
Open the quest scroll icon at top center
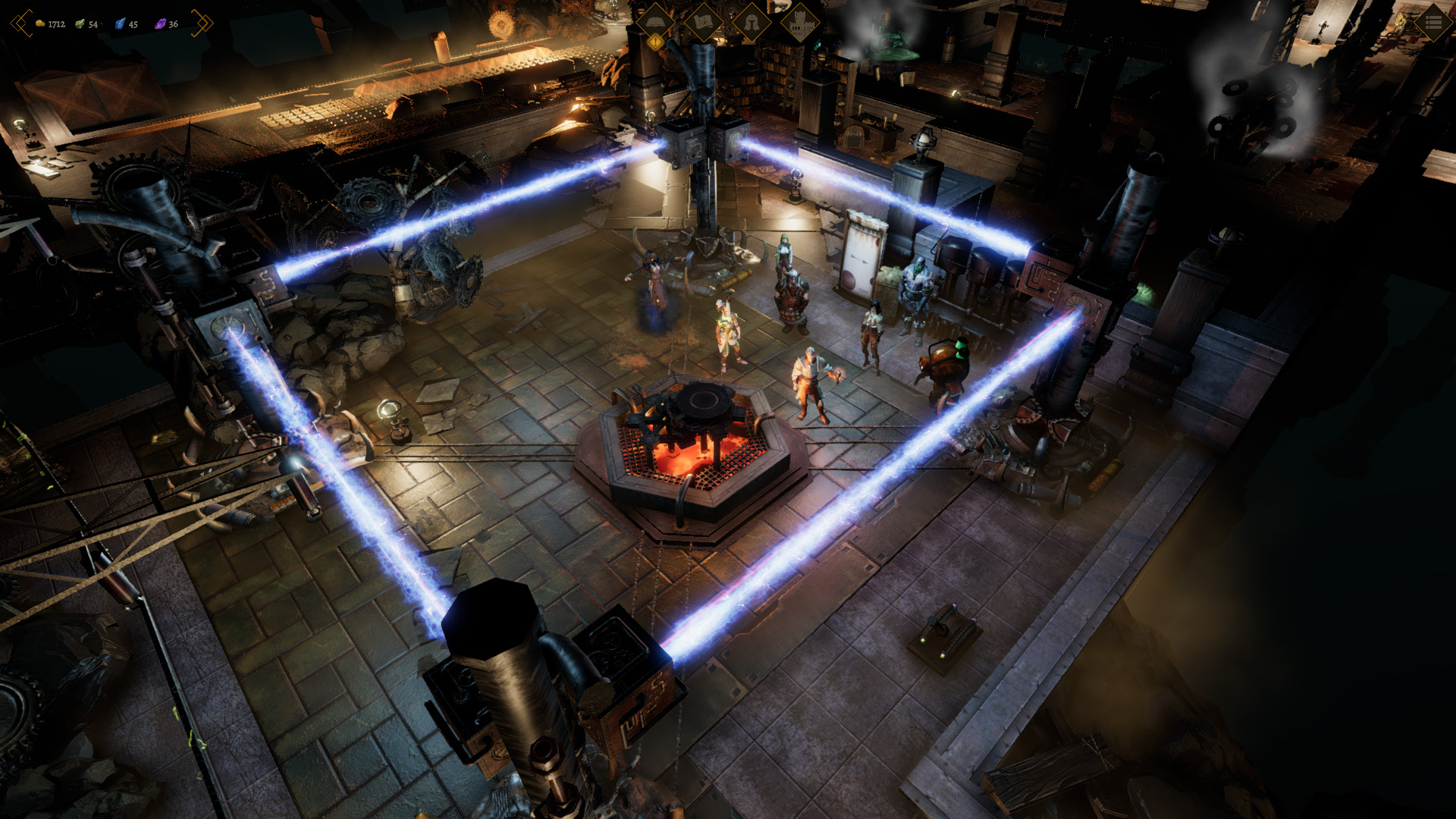coord(704,22)
